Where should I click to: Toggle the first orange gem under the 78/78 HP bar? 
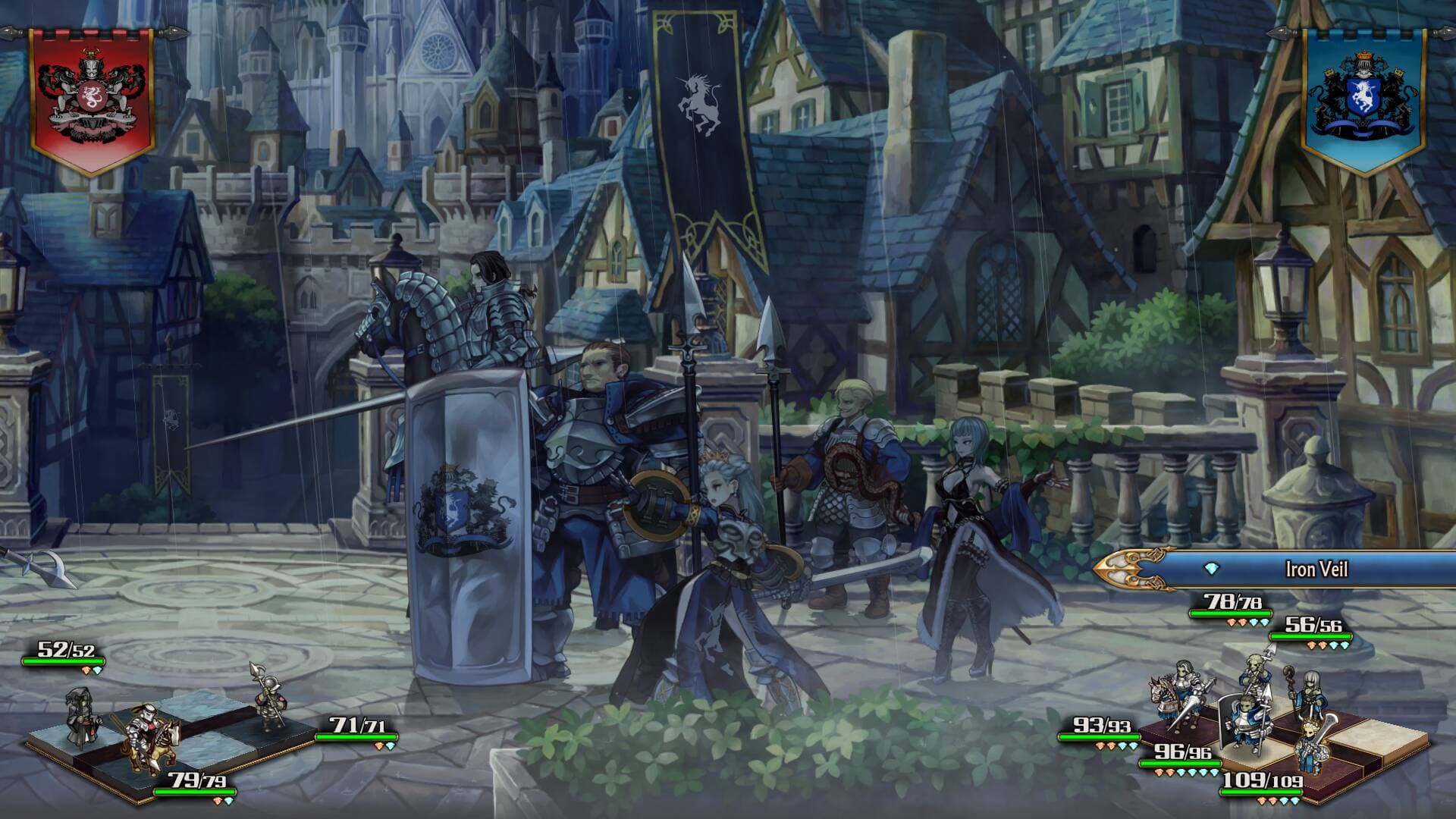1229,622
